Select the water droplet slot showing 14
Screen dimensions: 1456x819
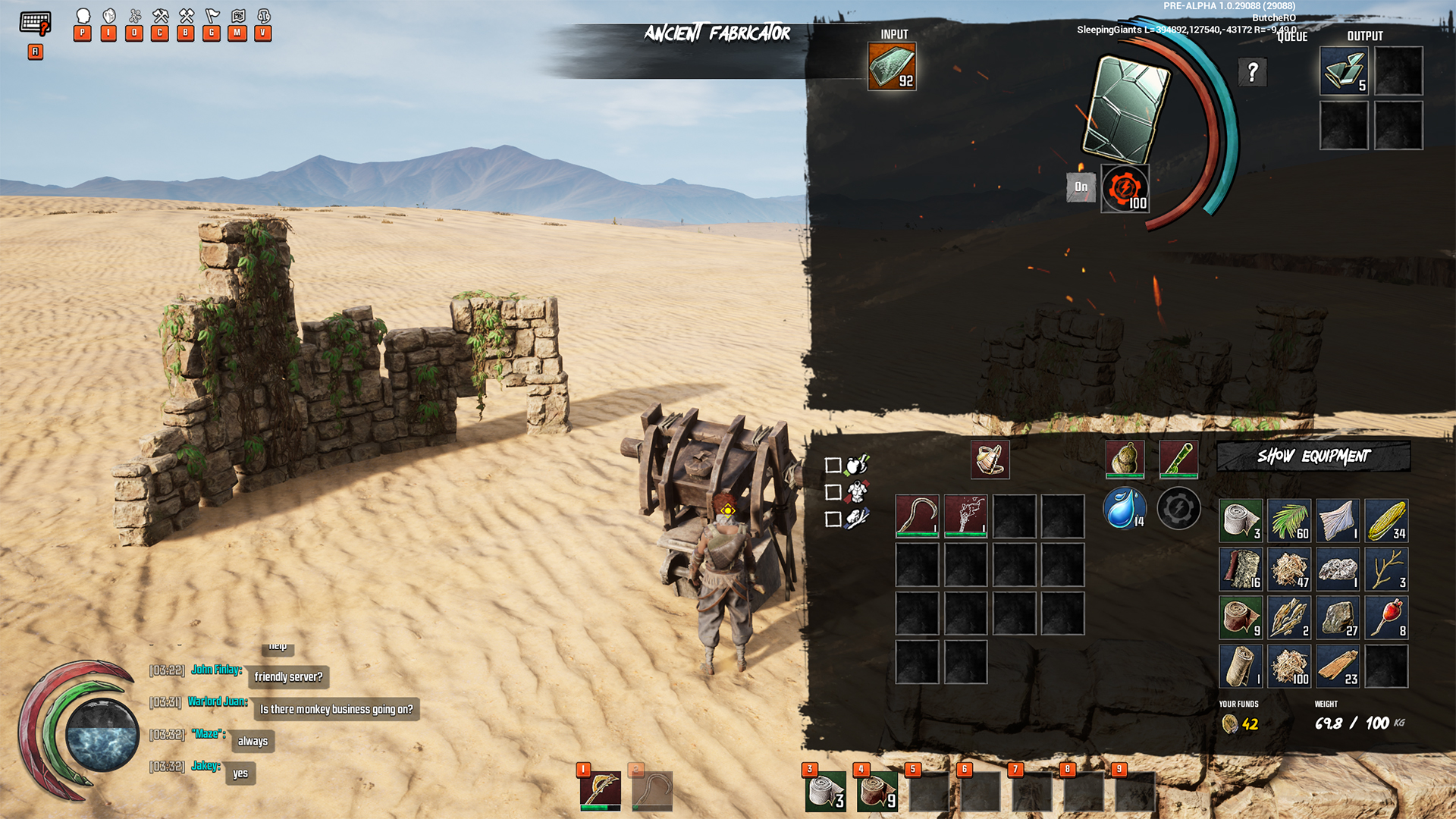click(1124, 508)
